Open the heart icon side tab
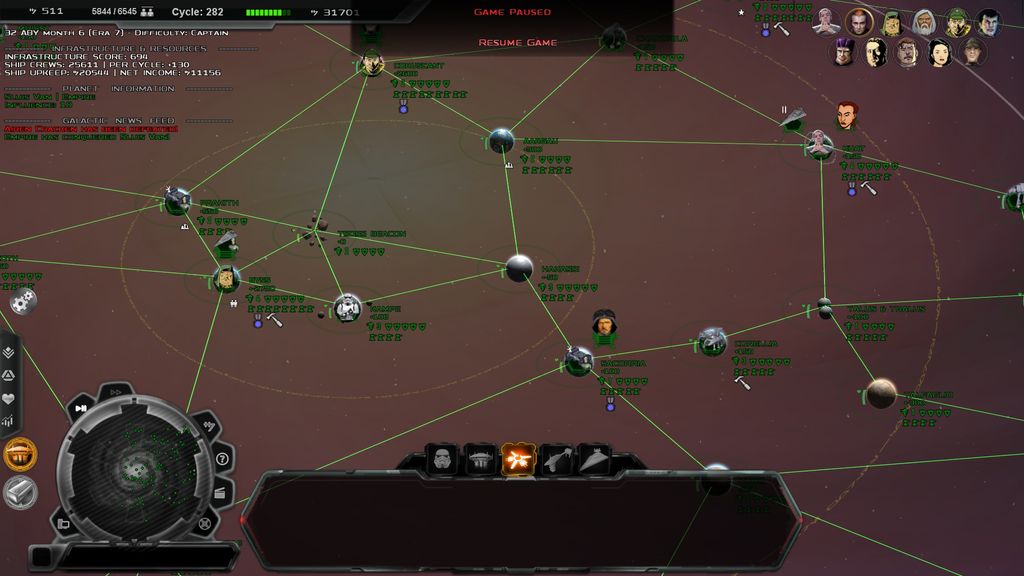The width and height of the screenshot is (1024, 576). coord(9,398)
